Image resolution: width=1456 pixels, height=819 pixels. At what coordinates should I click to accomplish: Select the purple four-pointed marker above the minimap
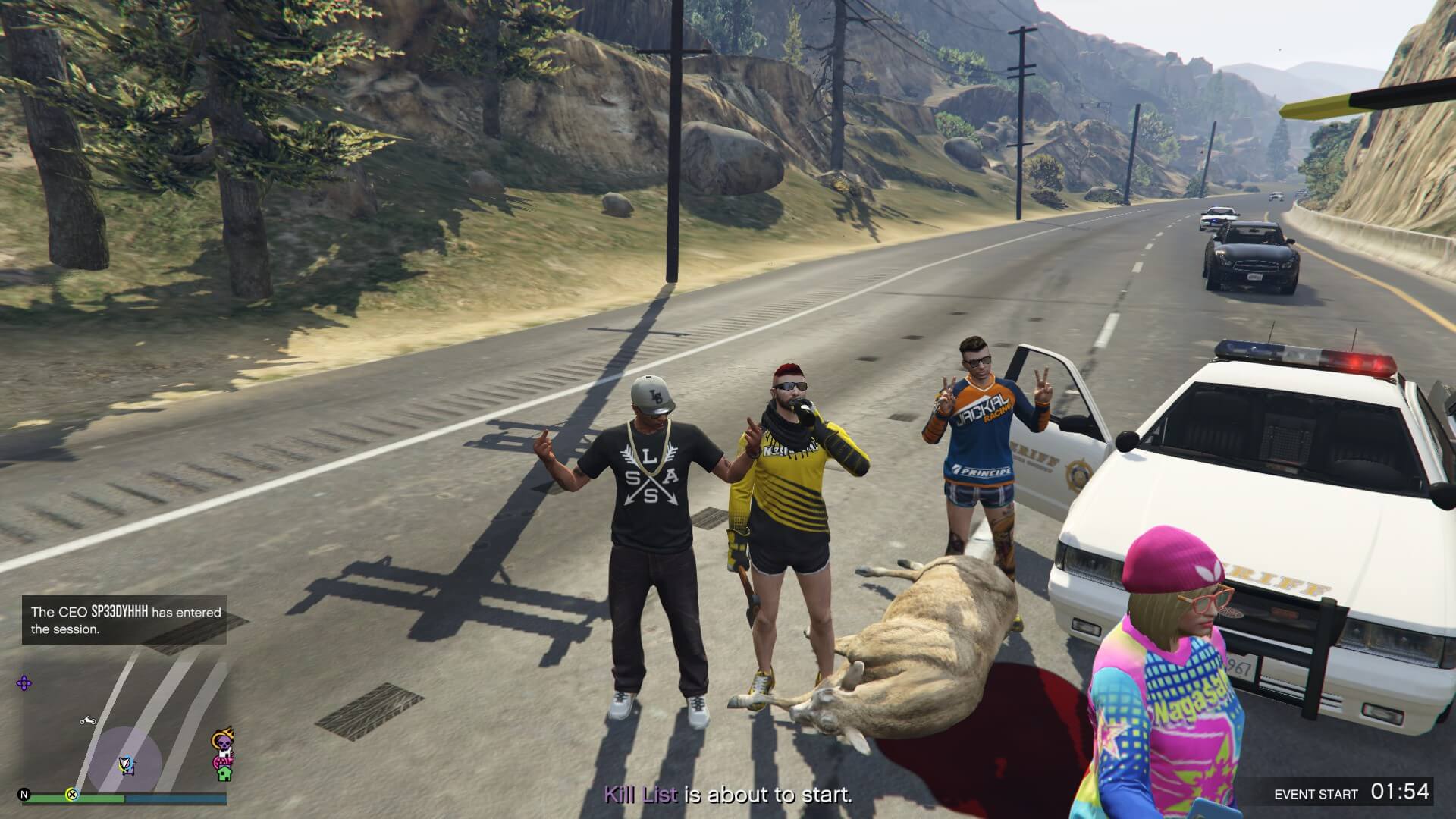point(25,682)
